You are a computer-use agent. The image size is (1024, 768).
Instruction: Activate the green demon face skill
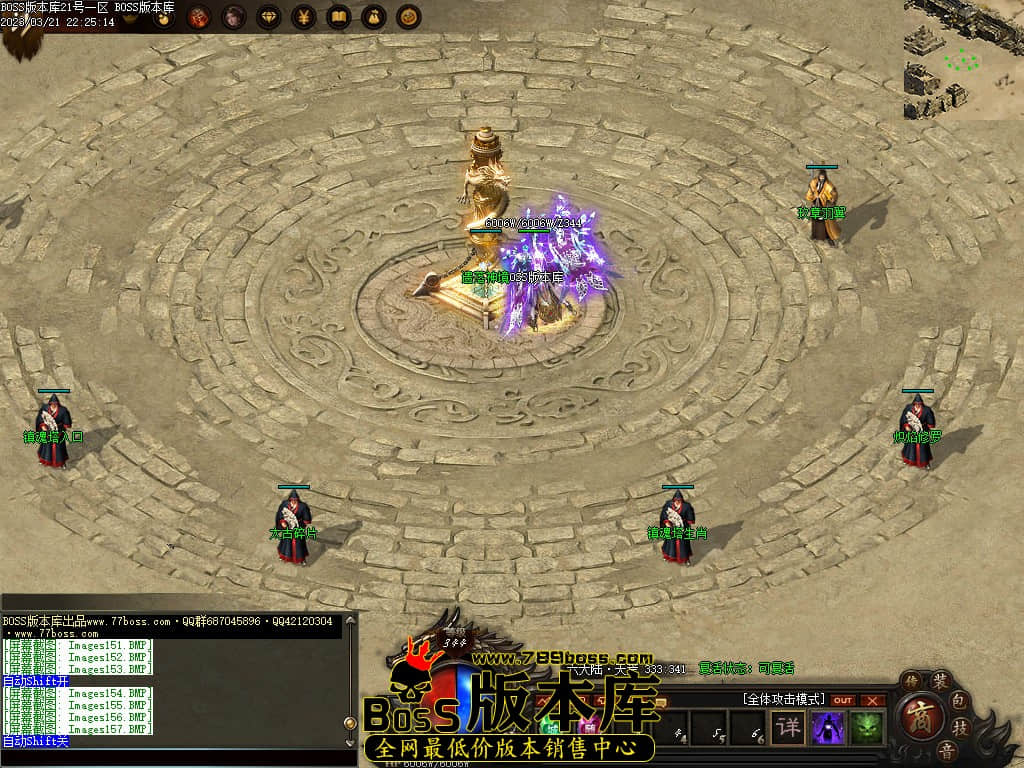coord(867,727)
